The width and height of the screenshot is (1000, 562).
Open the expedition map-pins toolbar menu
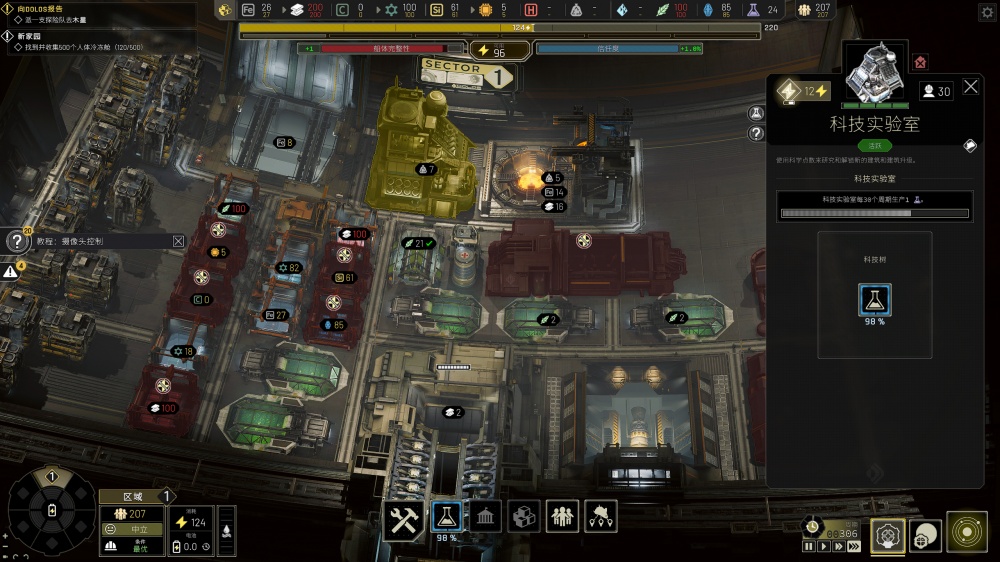coord(601,517)
